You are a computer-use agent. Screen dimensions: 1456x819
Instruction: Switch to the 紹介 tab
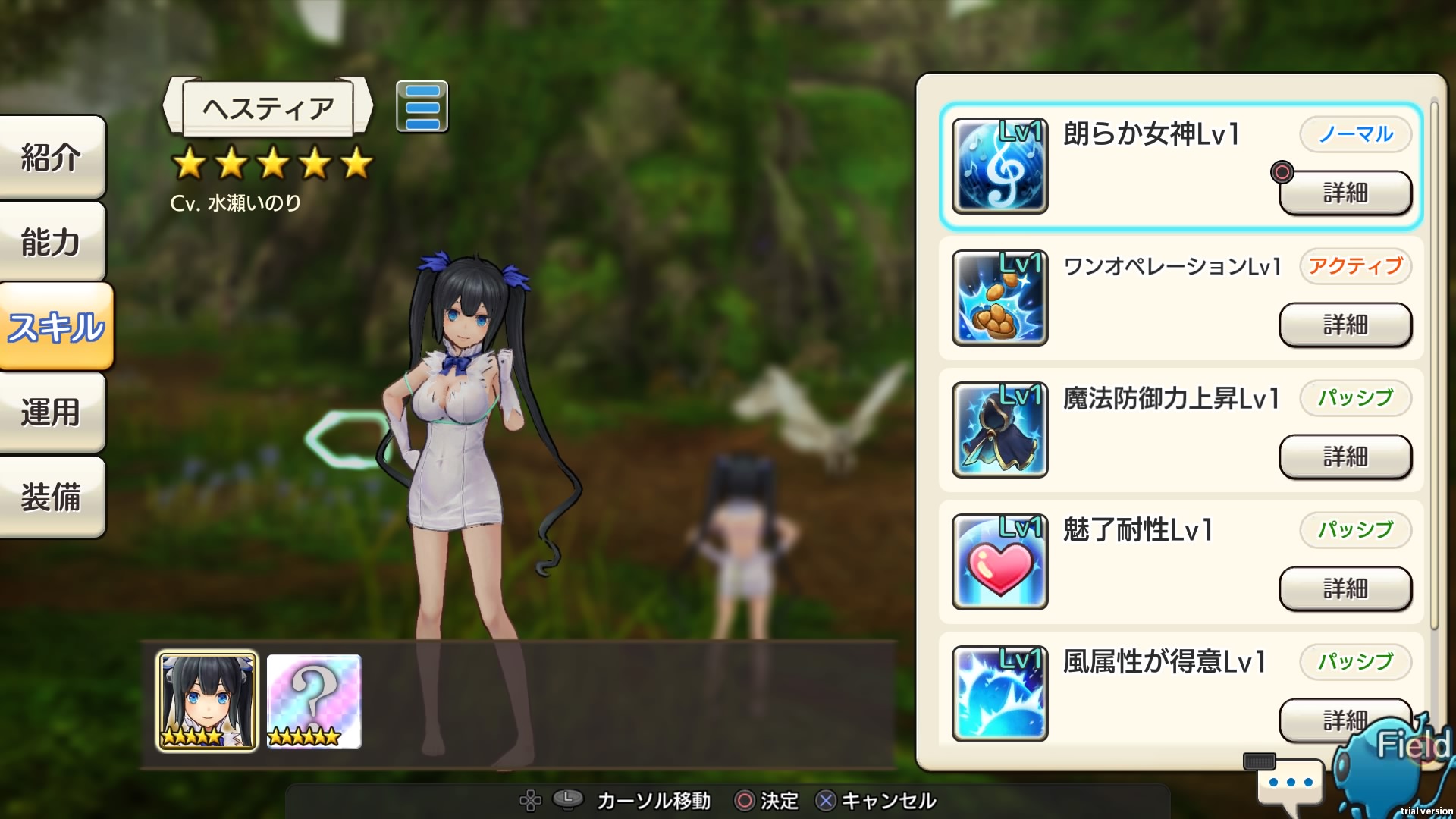pos(52,157)
